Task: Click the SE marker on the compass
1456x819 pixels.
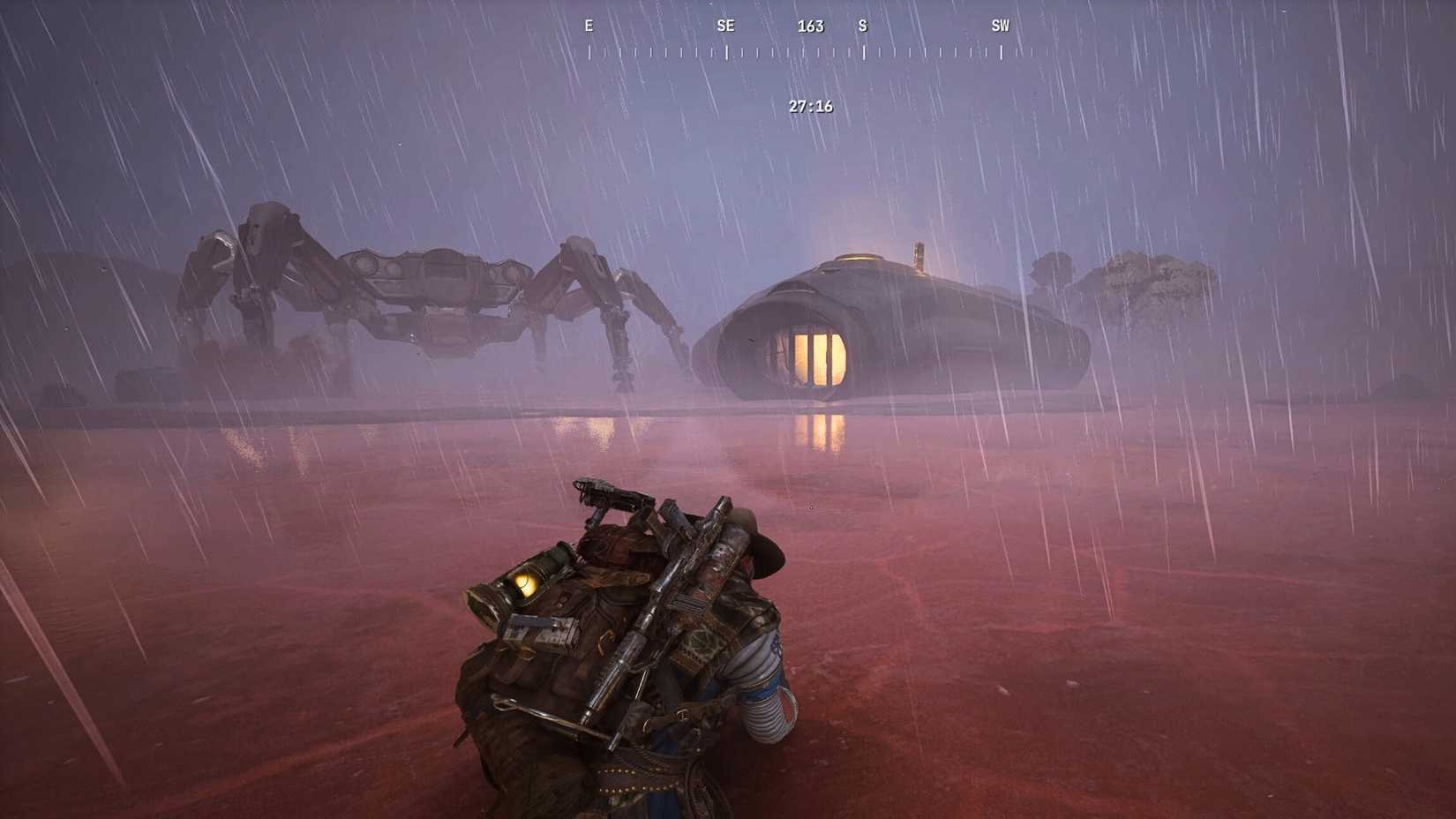Action: (x=725, y=26)
